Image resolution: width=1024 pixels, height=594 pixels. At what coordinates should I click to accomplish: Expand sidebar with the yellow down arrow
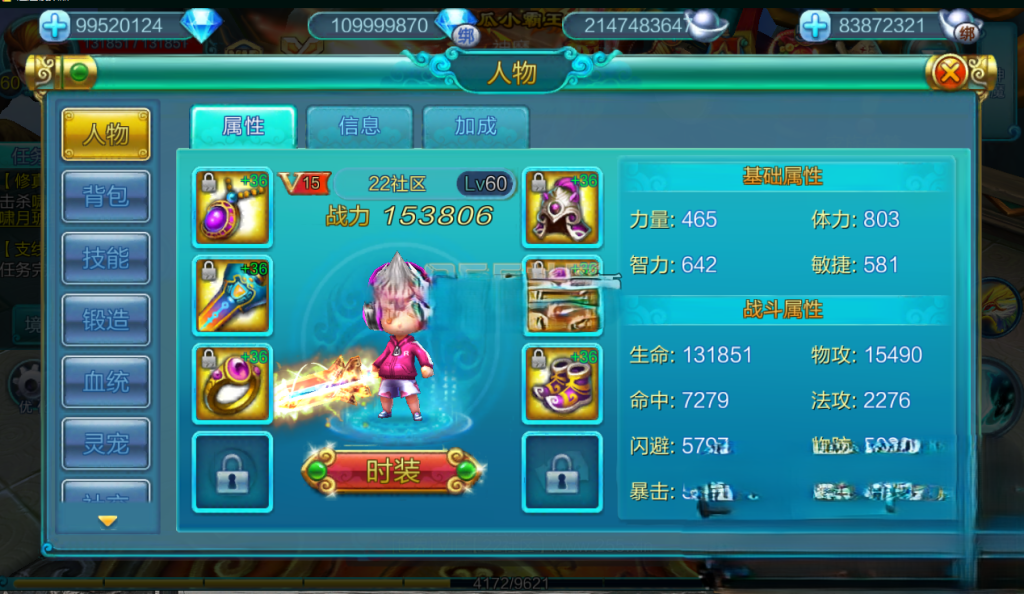tap(107, 520)
